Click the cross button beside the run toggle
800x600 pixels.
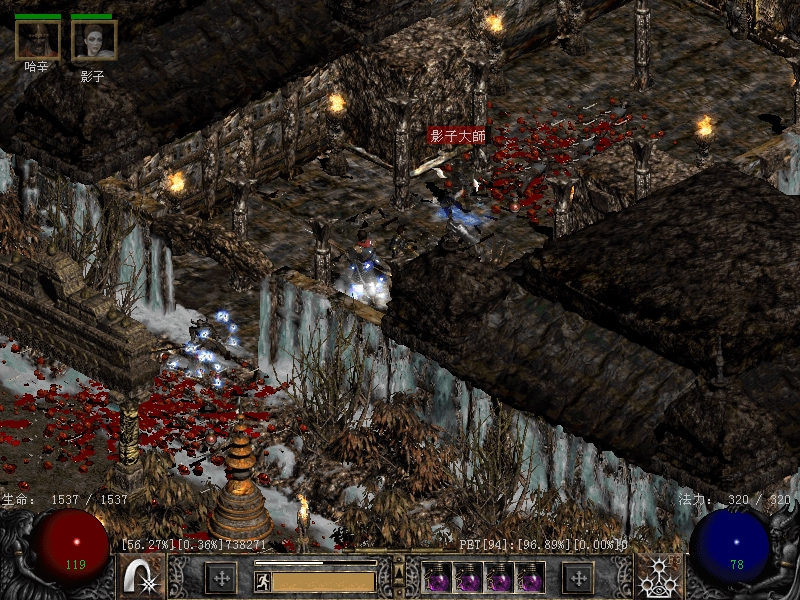coord(220,577)
